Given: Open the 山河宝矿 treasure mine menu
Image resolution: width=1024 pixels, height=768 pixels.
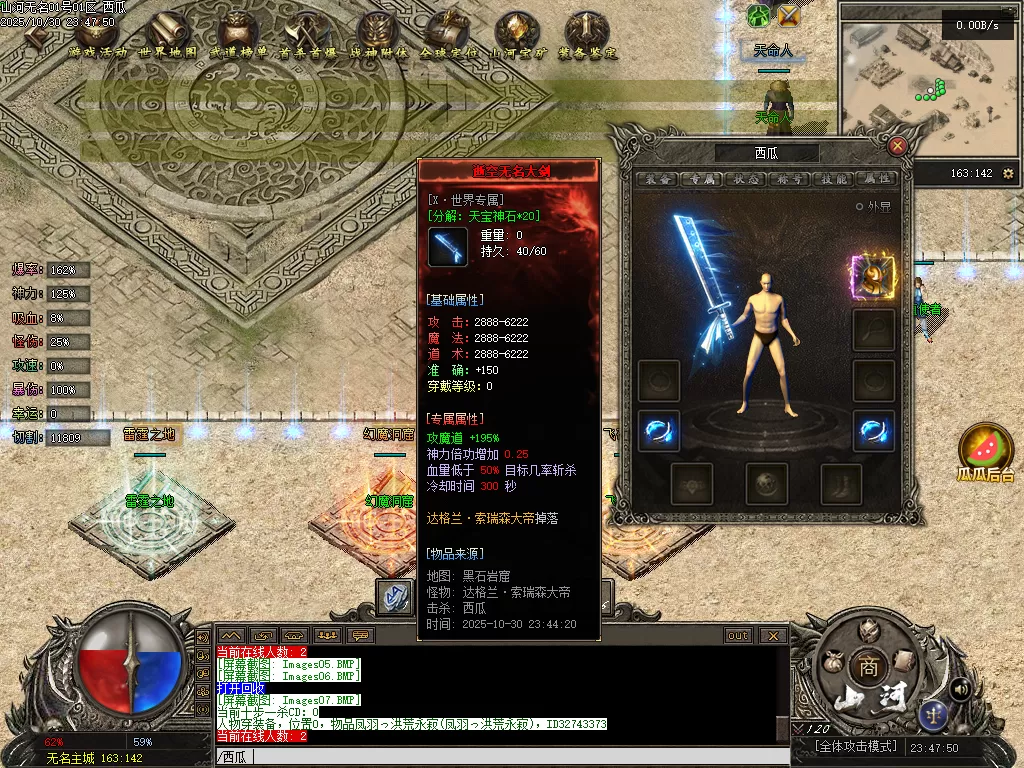Looking at the screenshot, I should [x=517, y=36].
